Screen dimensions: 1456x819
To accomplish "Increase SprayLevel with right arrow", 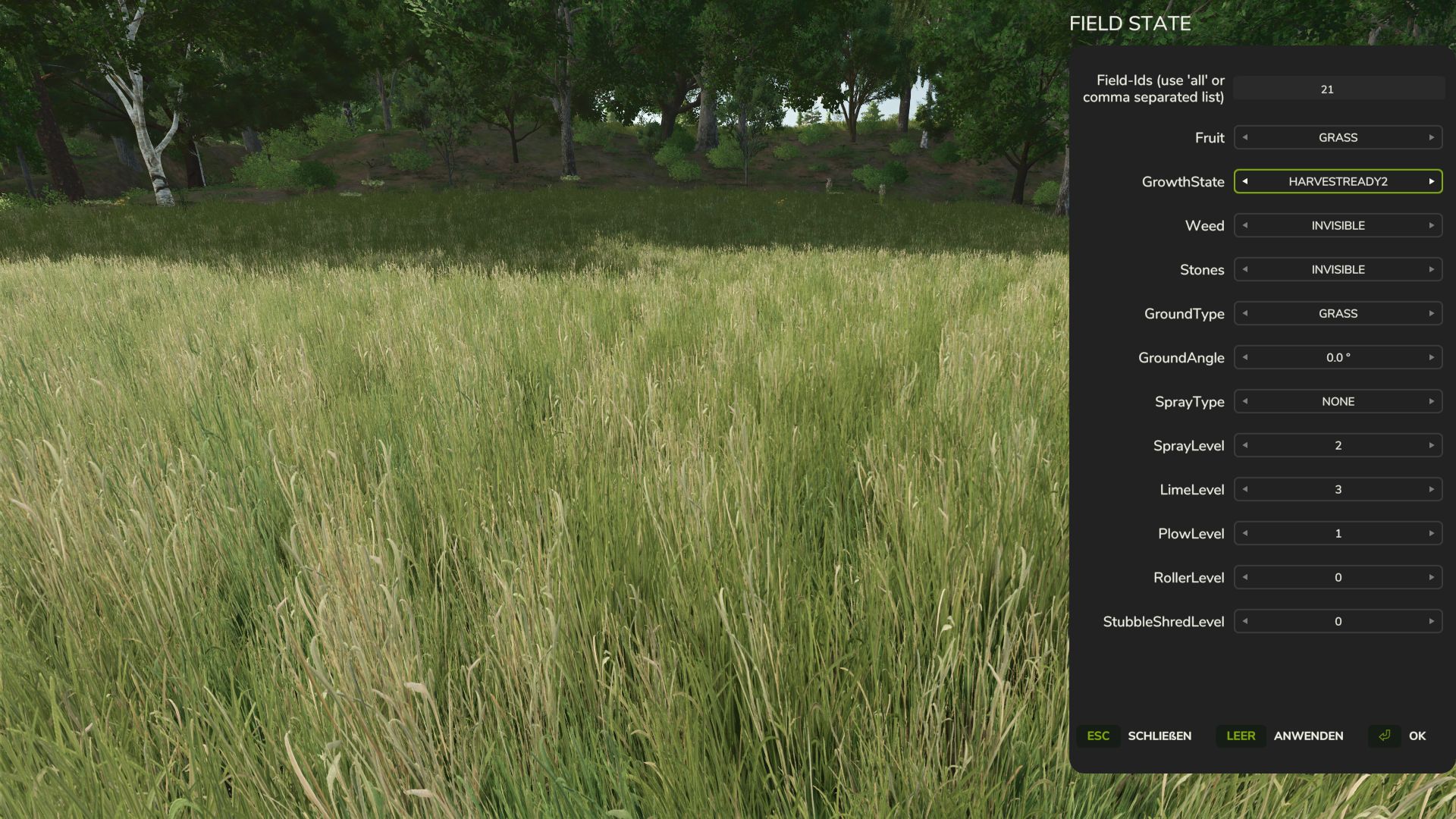I will tap(1432, 445).
